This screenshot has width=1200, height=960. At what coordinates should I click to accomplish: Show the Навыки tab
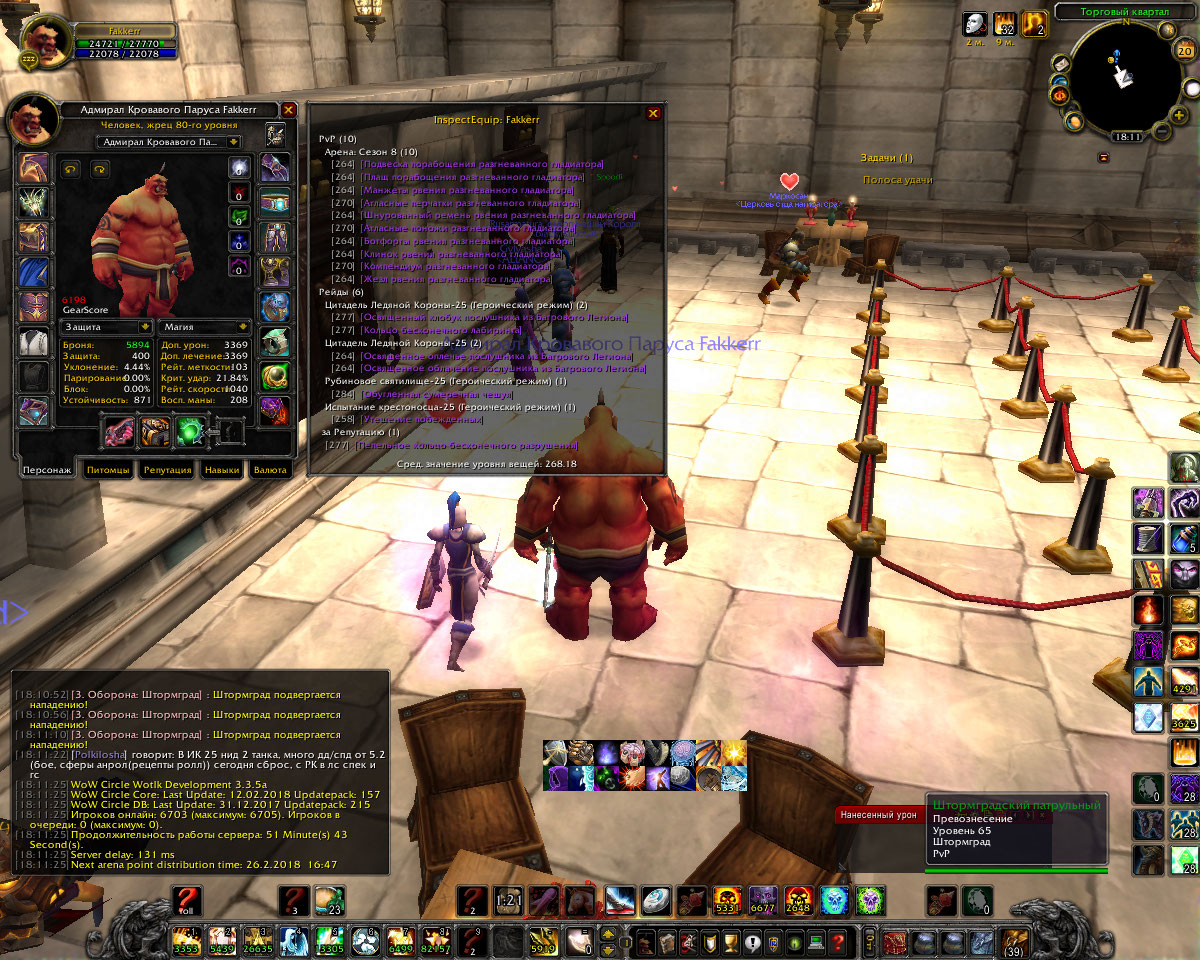click(x=222, y=469)
